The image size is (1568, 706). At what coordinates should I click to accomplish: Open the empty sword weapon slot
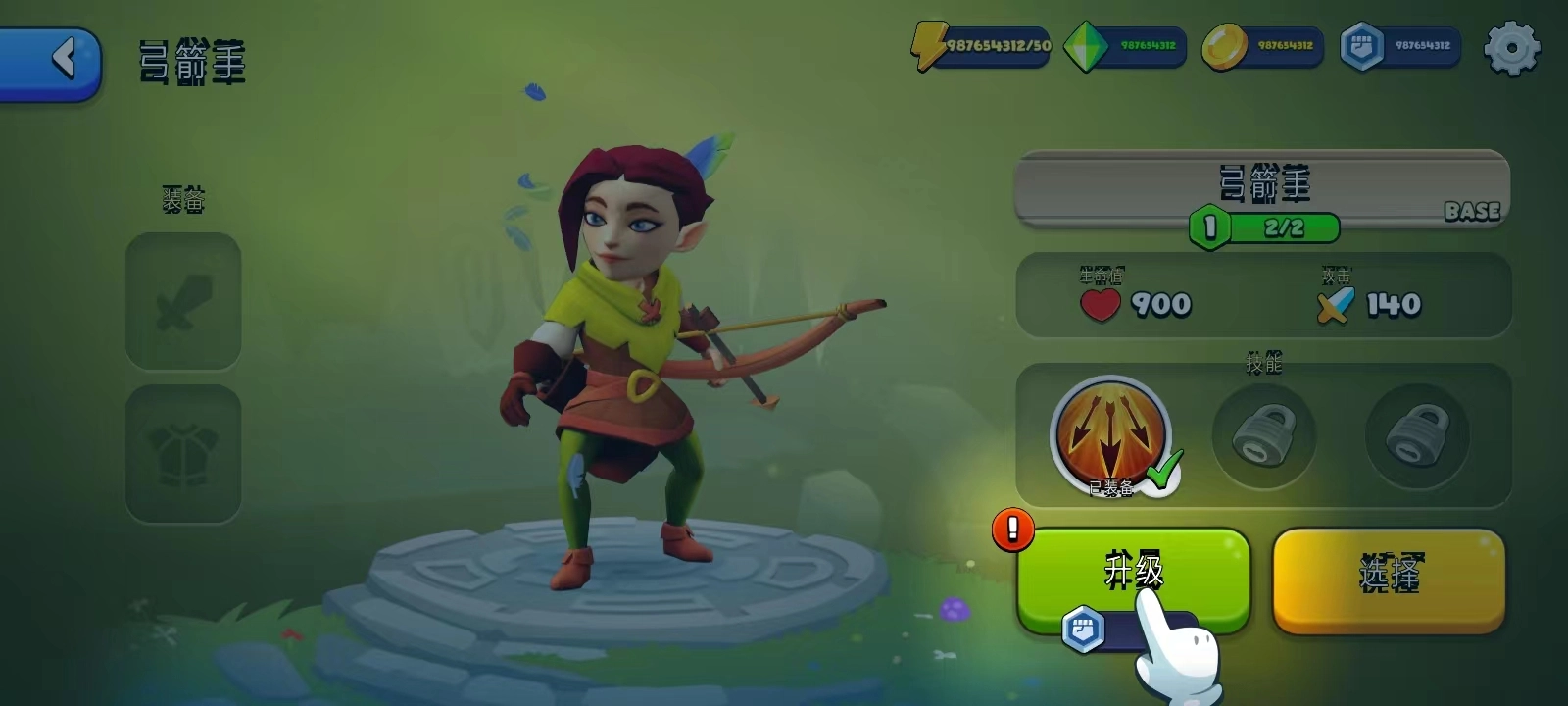point(183,302)
